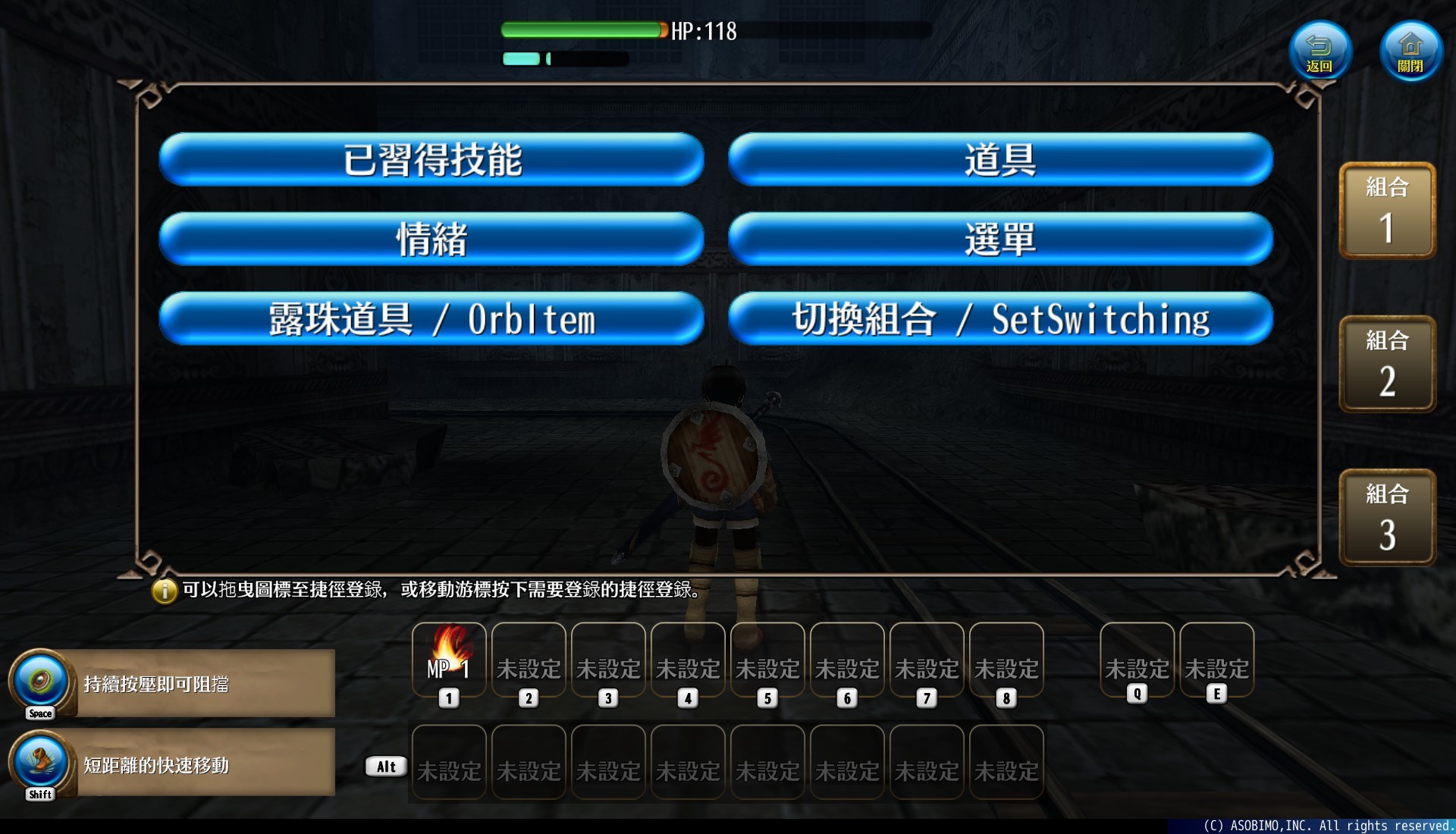This screenshot has width=1456, height=834.
Task: Open the 已習得技能 learned skills list
Action: click(431, 160)
